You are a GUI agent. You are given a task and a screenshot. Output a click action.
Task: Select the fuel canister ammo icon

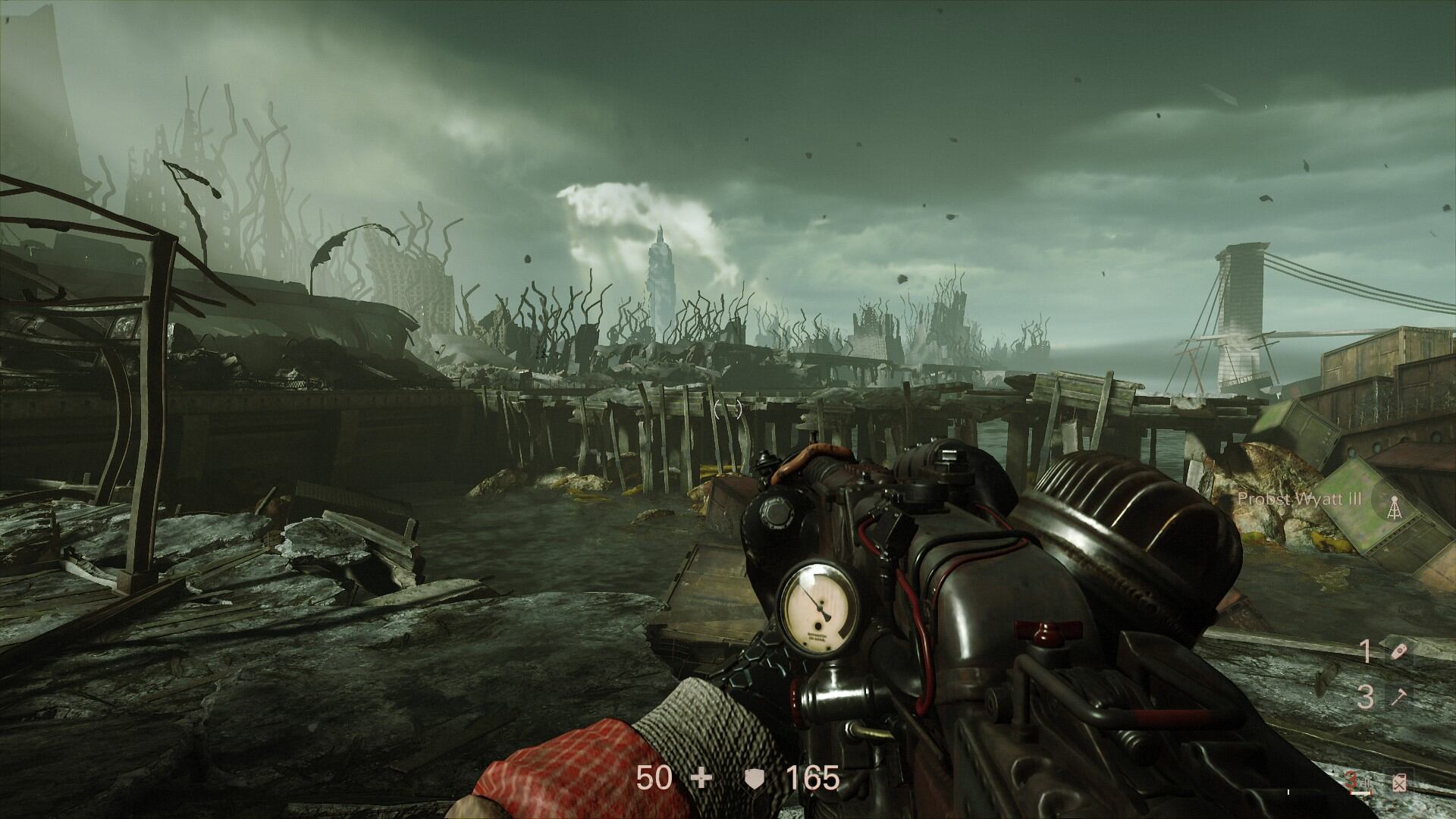[x=1398, y=780]
